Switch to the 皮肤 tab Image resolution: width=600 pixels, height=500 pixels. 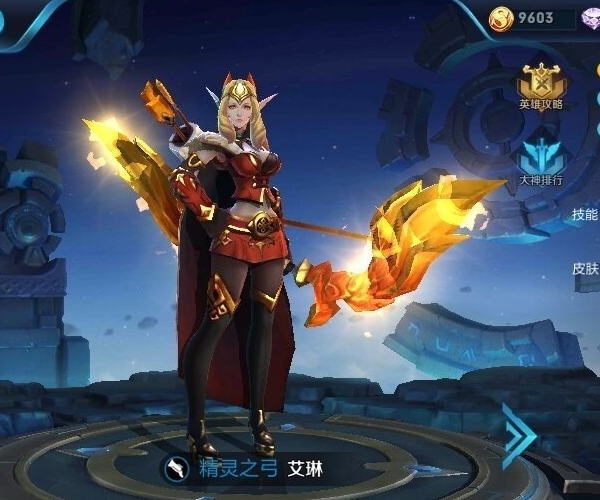(585, 268)
